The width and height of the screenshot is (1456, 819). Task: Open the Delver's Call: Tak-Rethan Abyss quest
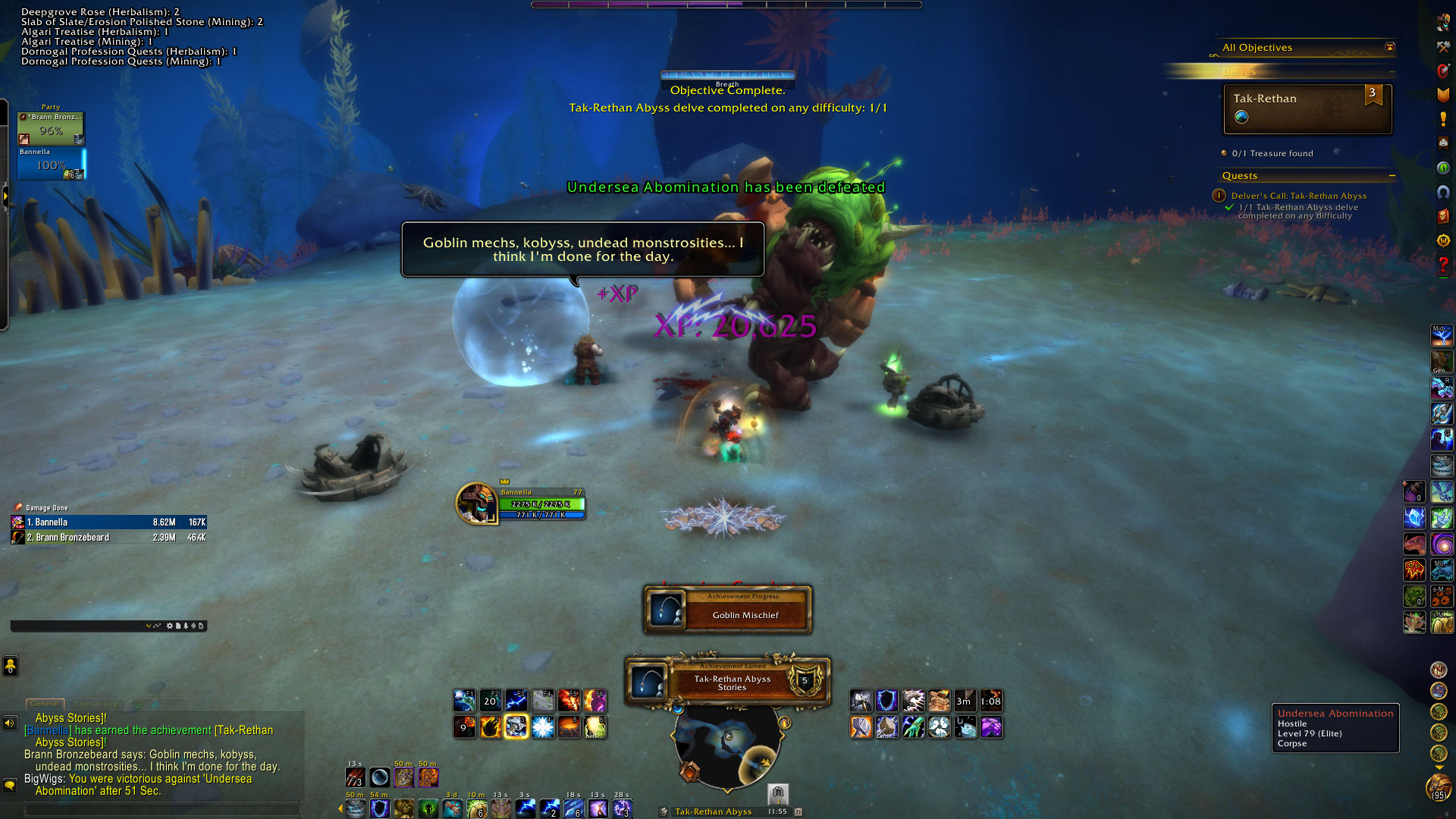[1298, 196]
